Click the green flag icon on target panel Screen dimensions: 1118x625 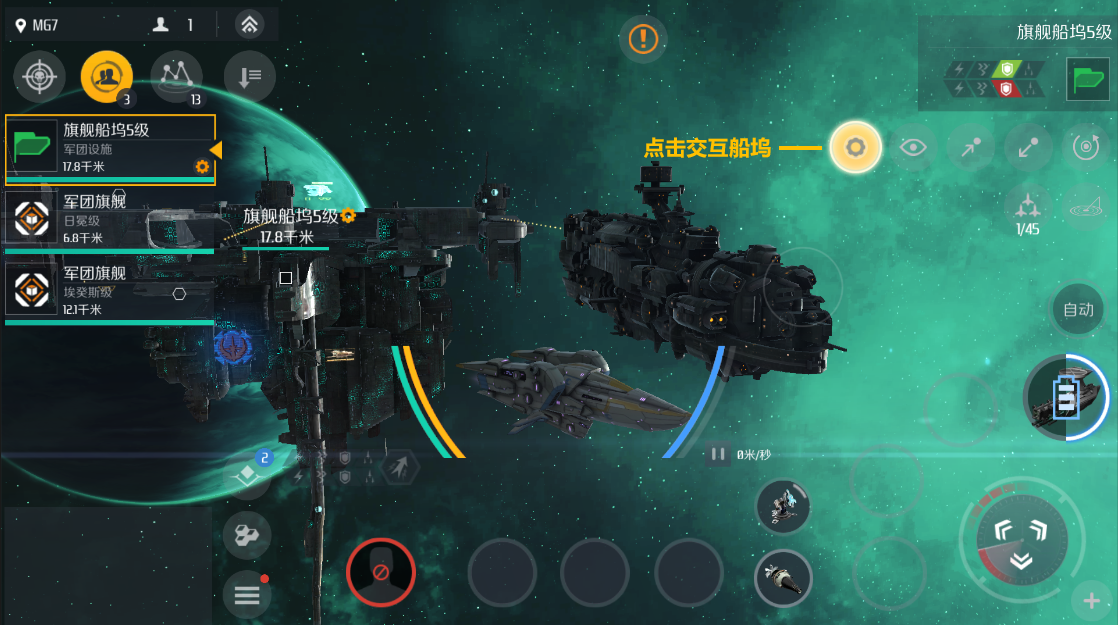[x=1087, y=80]
